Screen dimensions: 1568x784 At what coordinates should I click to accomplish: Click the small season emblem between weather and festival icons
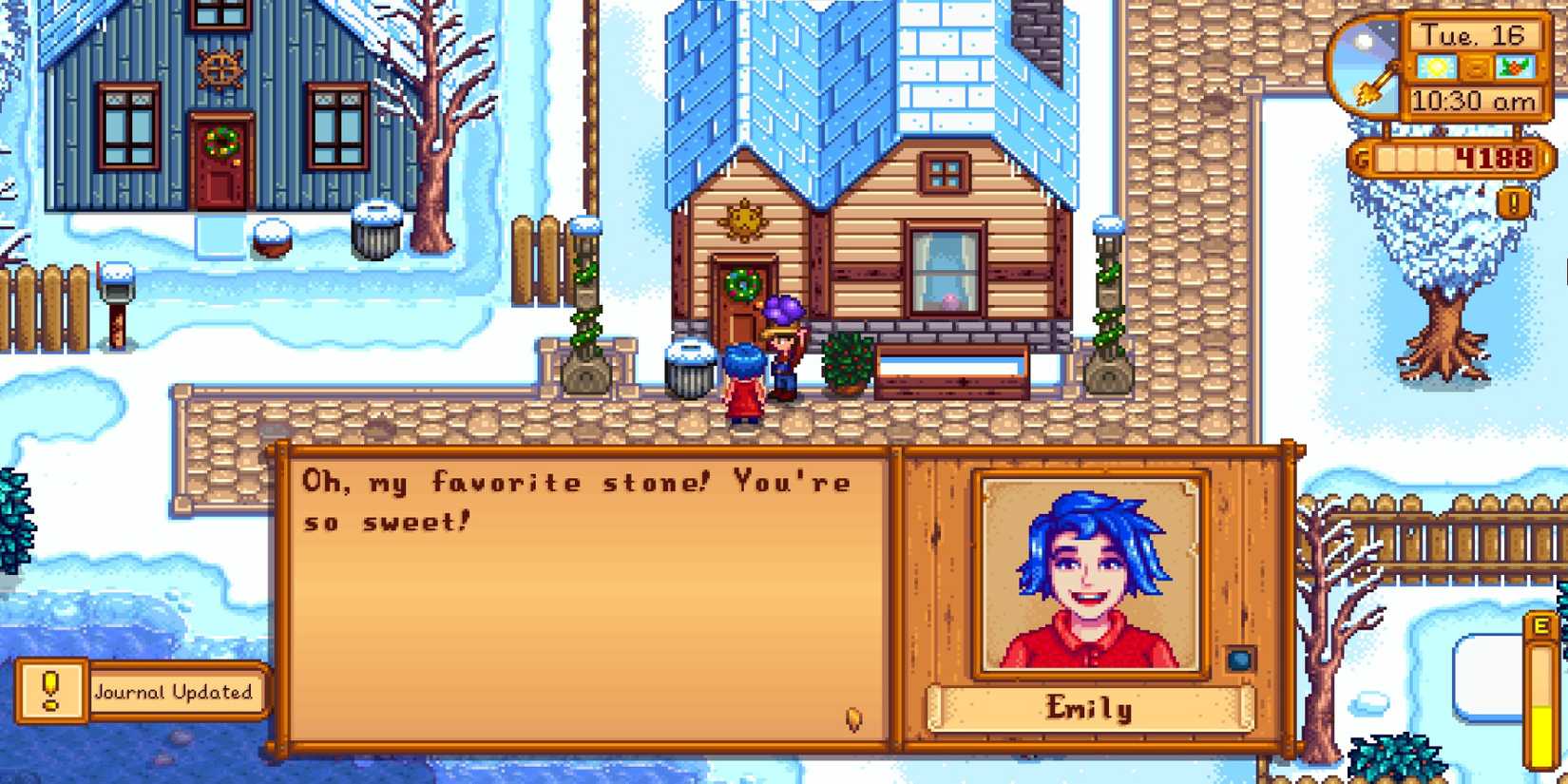pos(1475,67)
